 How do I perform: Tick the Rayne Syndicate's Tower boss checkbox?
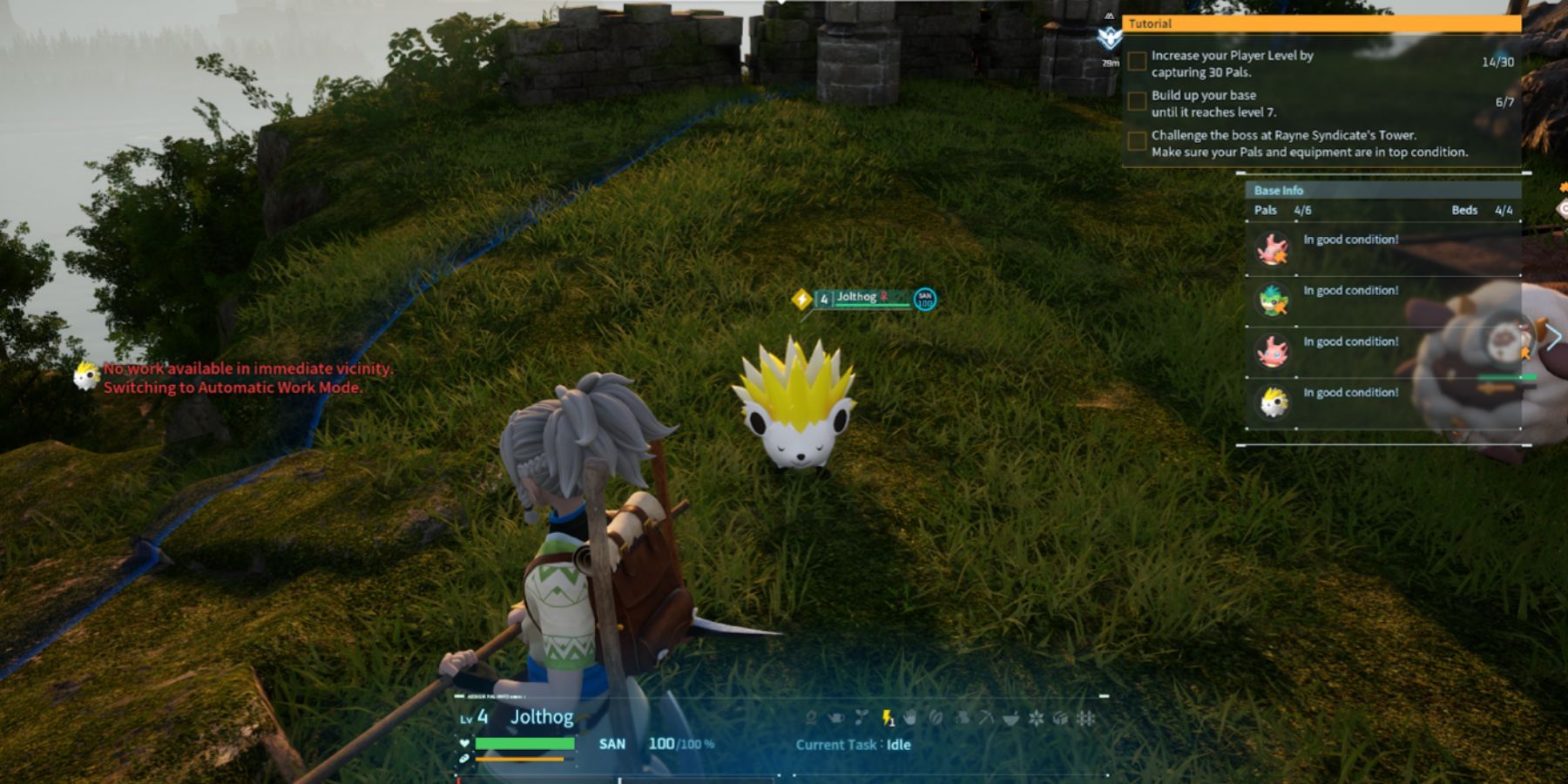tap(1137, 141)
